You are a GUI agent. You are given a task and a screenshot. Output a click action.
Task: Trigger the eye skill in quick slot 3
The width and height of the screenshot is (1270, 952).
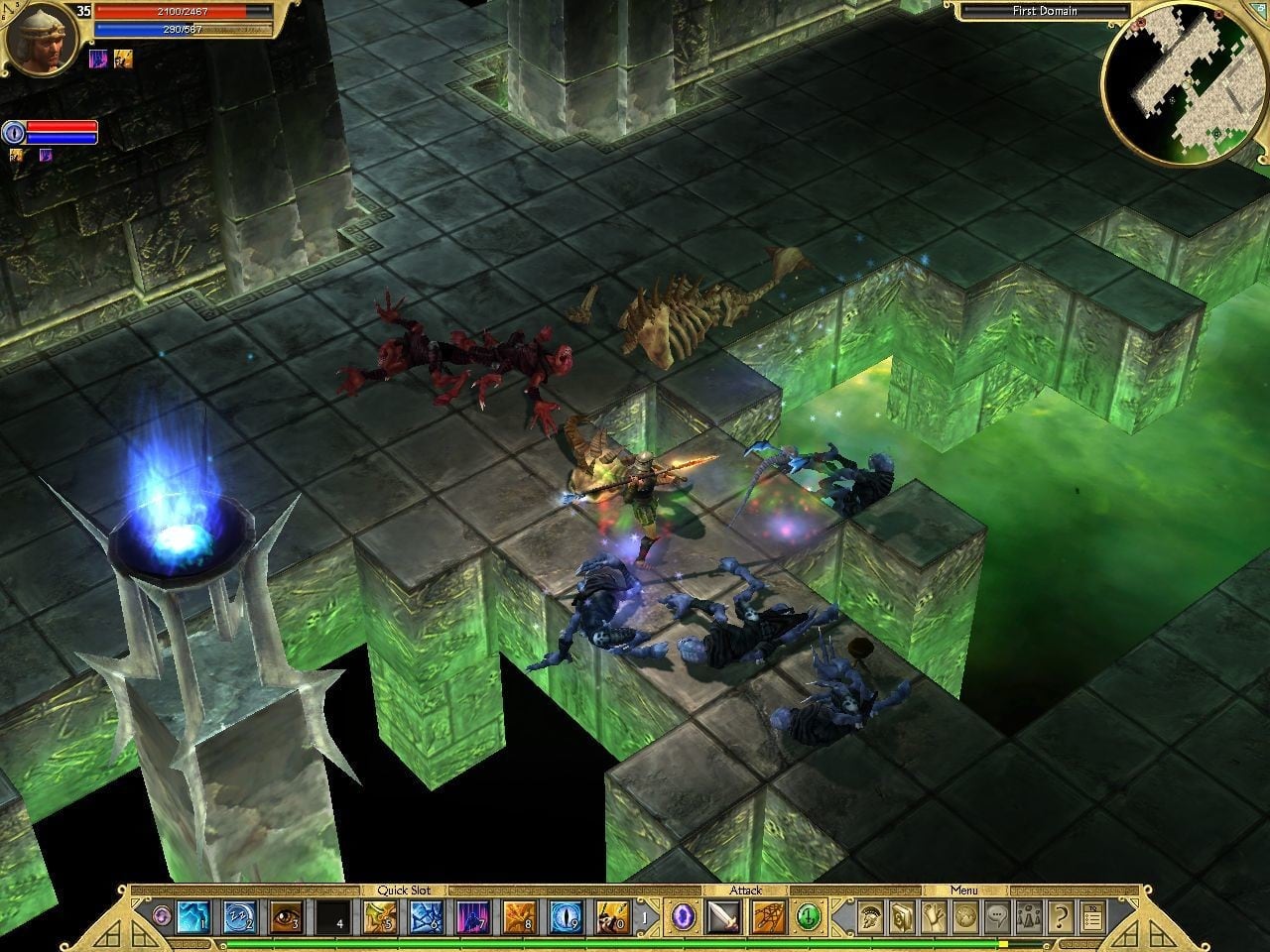click(286, 917)
